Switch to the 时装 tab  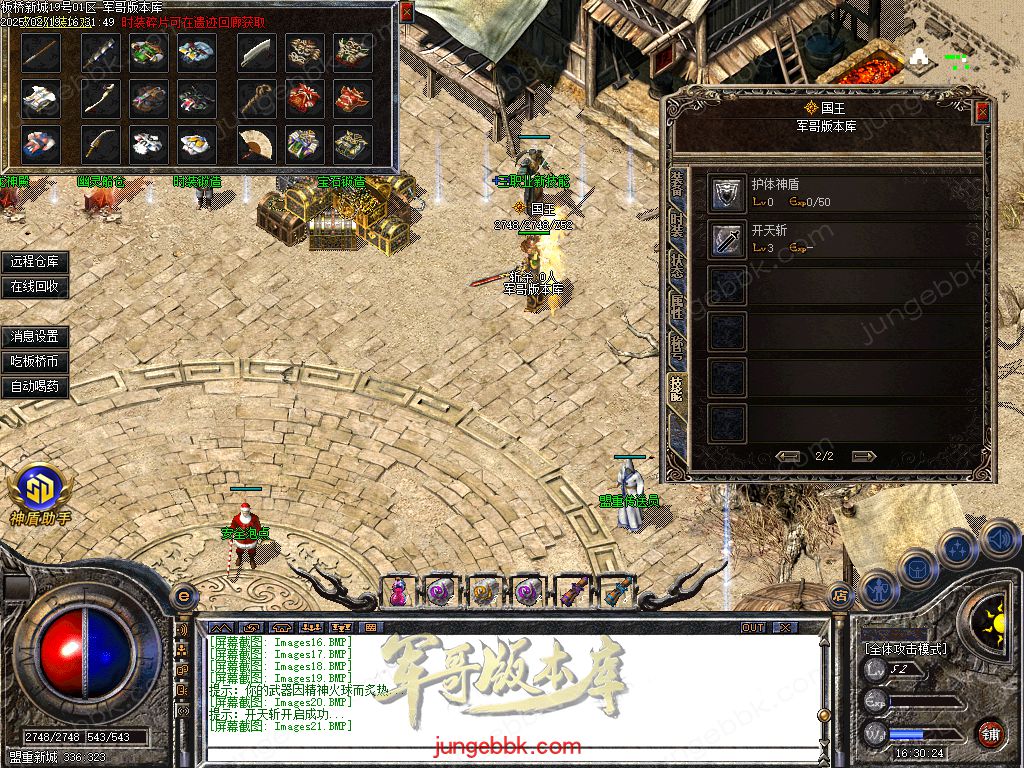677,226
